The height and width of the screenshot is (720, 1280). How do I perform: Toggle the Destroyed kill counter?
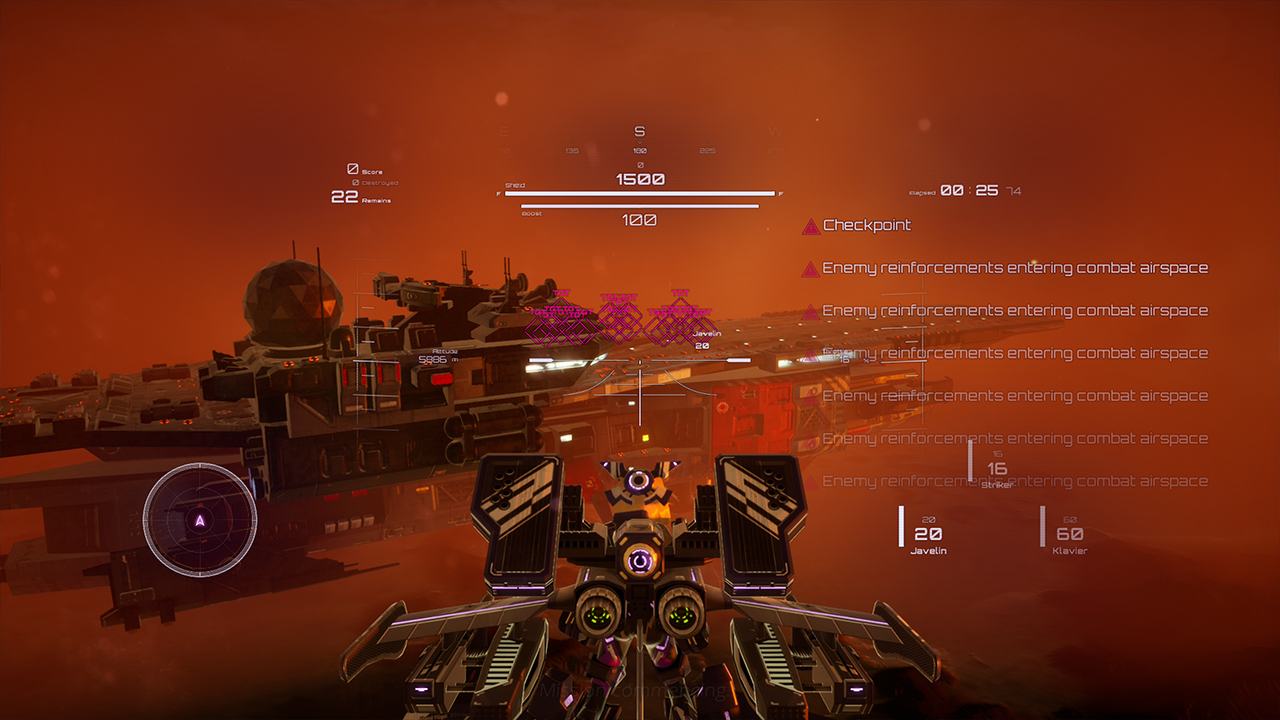pos(370,182)
